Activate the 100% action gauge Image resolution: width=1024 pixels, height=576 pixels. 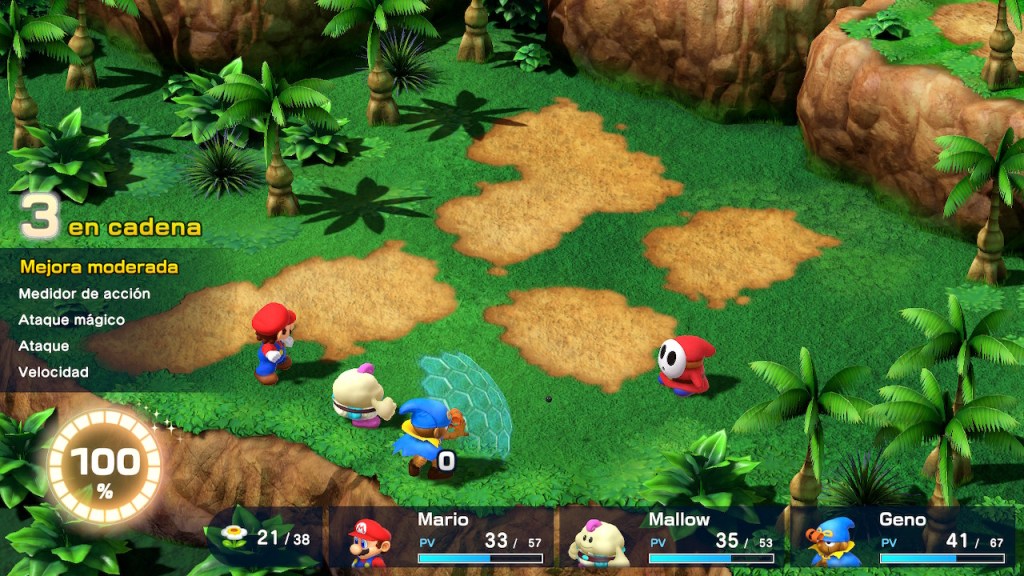104,468
